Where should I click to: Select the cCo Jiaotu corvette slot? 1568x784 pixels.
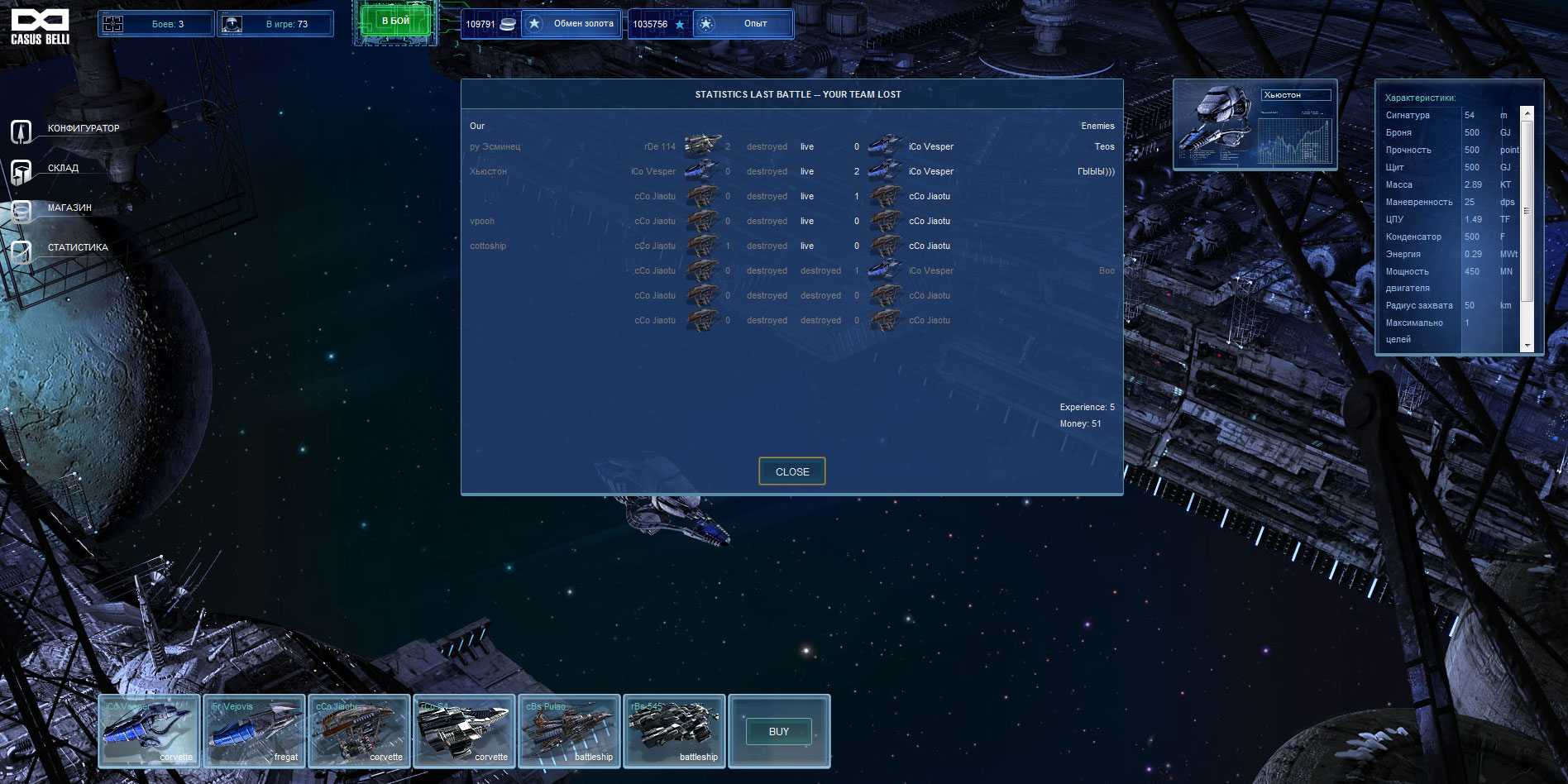[x=359, y=731]
